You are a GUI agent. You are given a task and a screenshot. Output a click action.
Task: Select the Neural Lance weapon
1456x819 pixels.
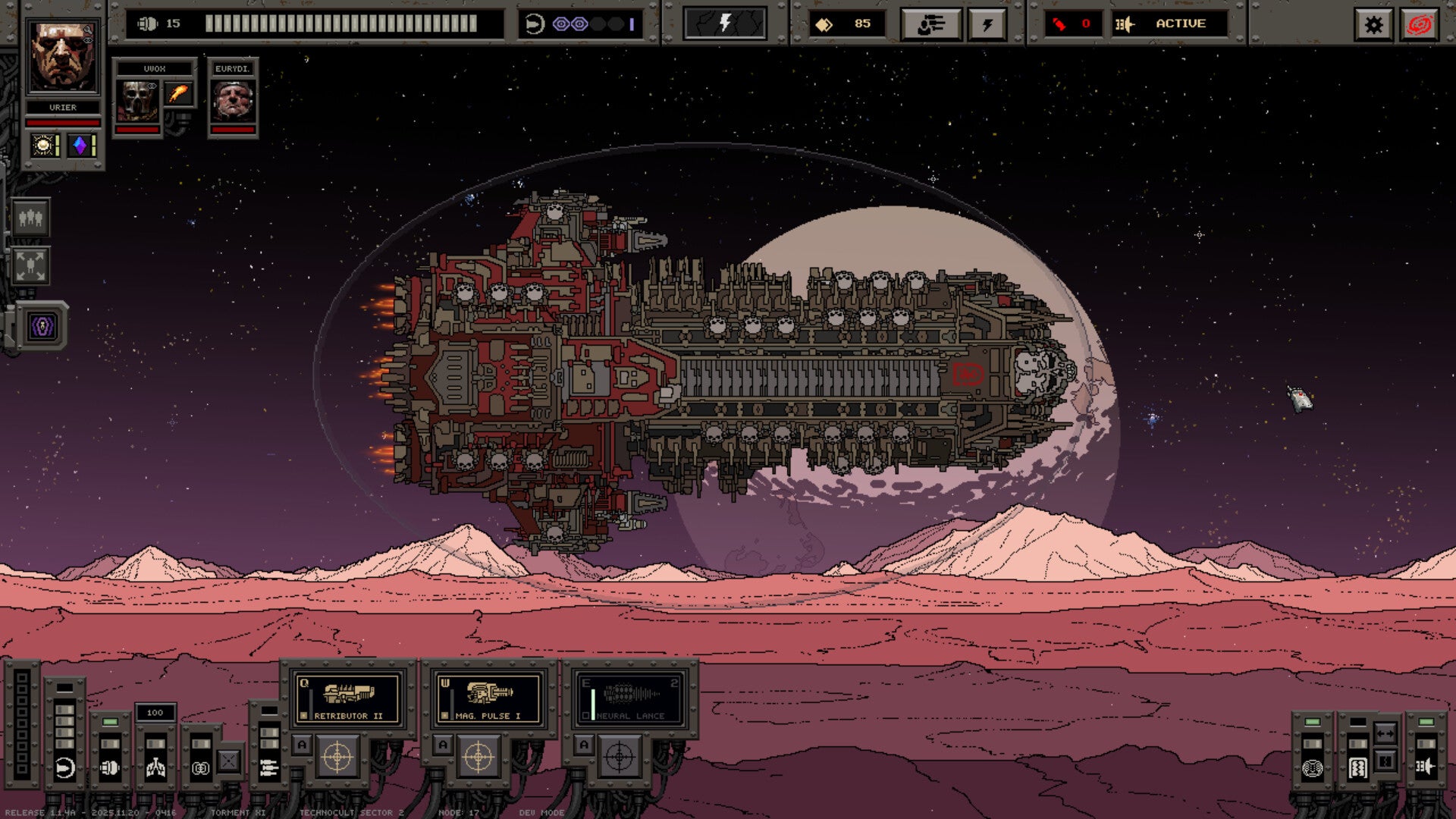(630, 698)
